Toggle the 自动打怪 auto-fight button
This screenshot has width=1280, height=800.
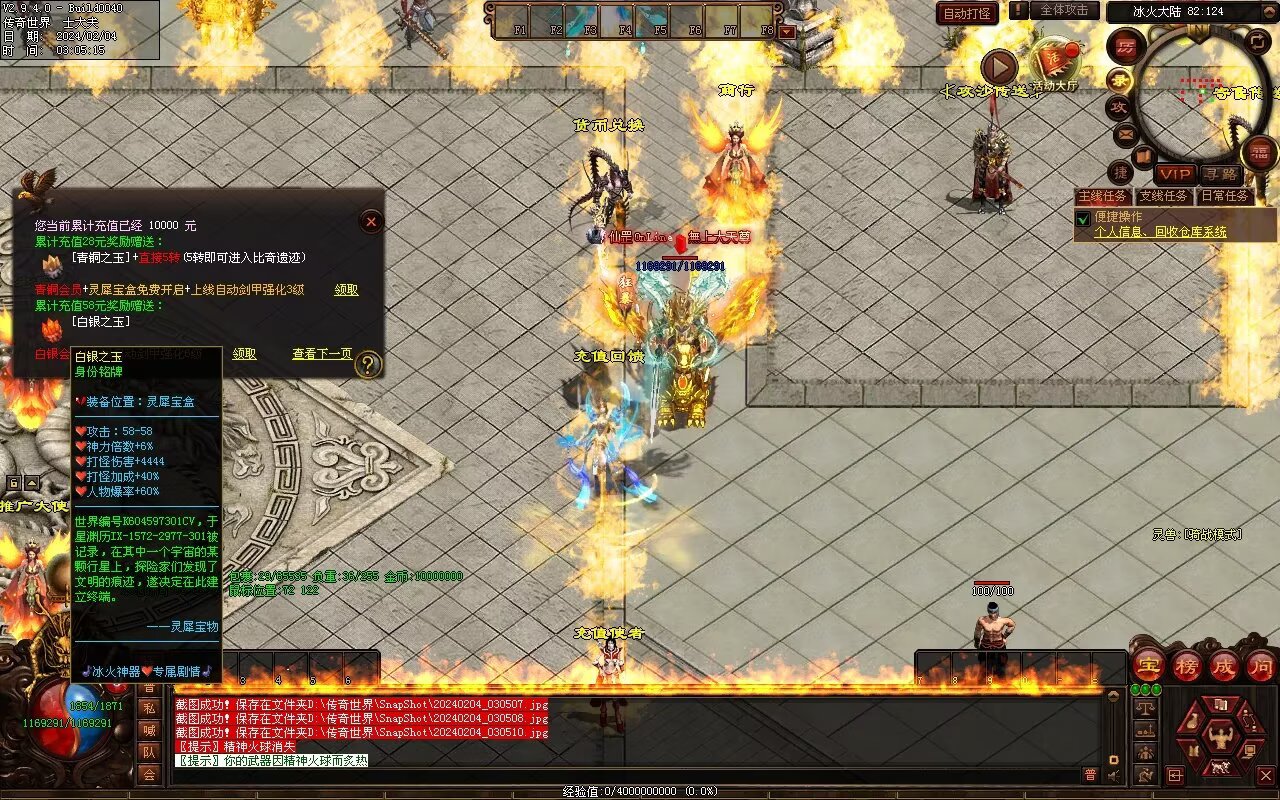click(967, 13)
